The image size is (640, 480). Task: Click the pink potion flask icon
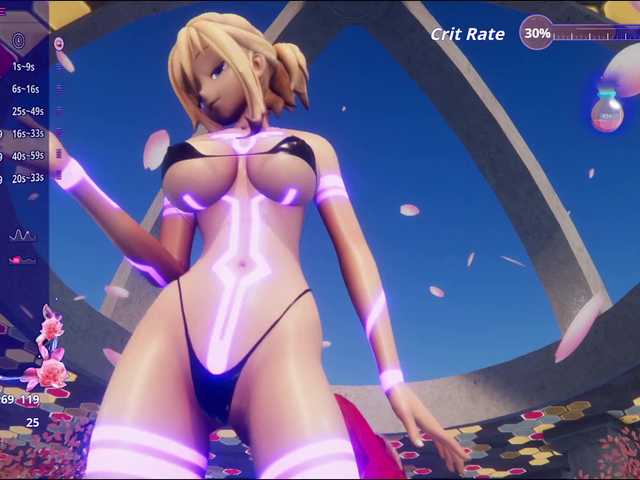606,111
